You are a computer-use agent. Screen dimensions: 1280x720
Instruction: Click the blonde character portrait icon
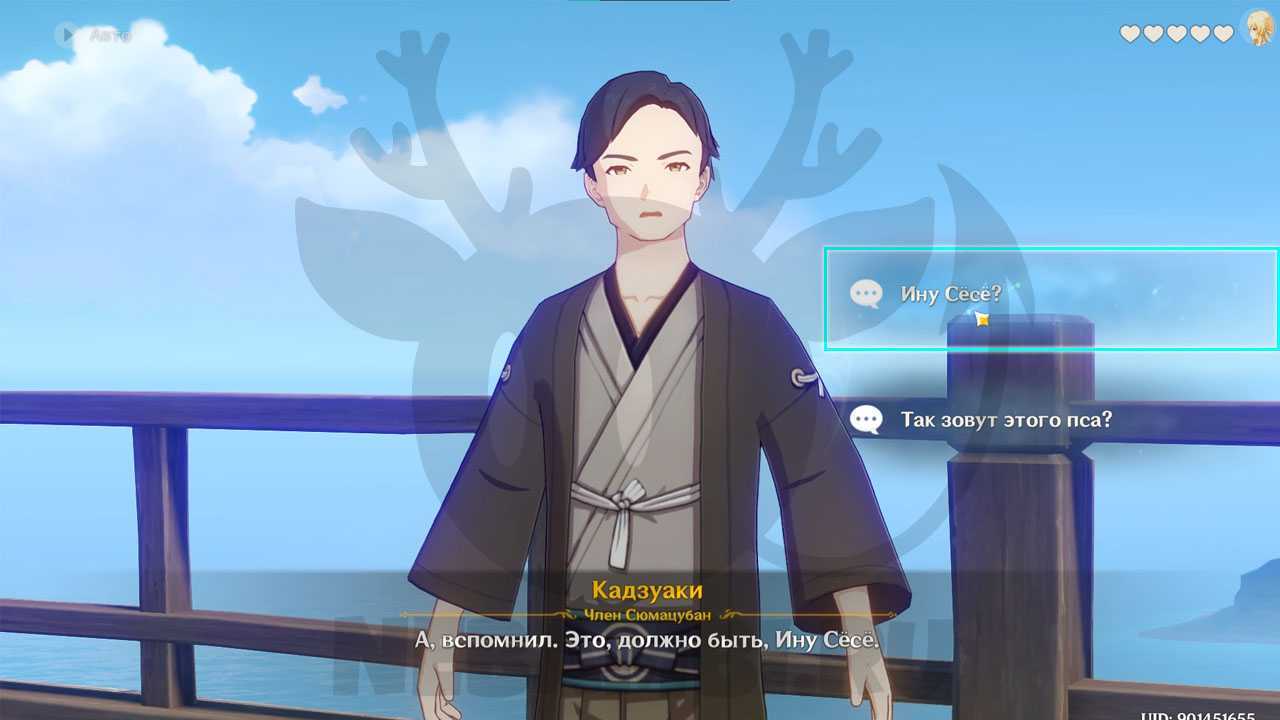1258,30
